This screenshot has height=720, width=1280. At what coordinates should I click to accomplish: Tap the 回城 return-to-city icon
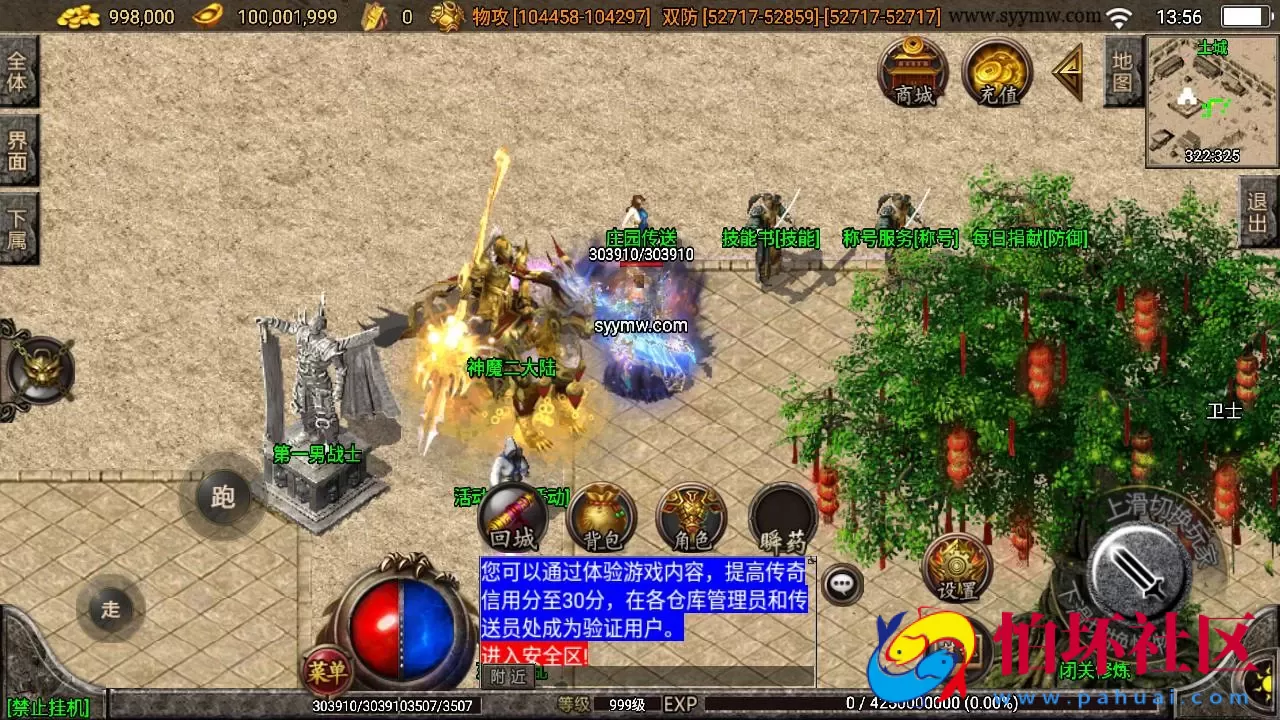(515, 518)
